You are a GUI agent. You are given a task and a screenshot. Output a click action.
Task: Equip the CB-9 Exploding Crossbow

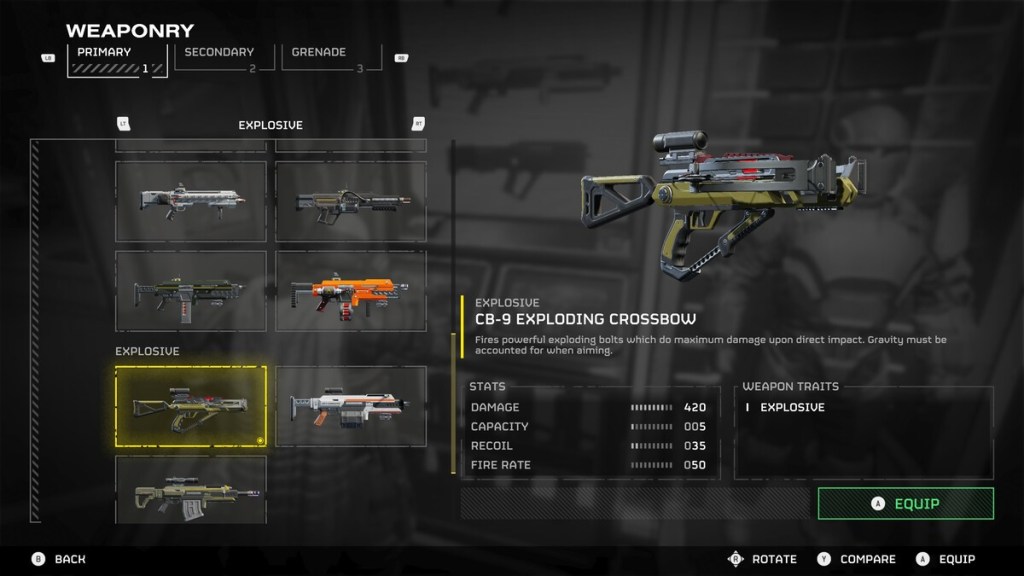pyautogui.click(x=905, y=503)
